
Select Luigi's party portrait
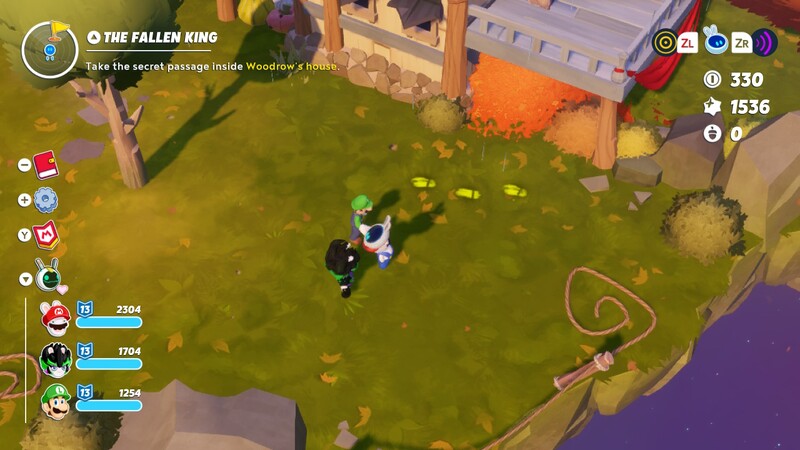pyautogui.click(x=55, y=402)
